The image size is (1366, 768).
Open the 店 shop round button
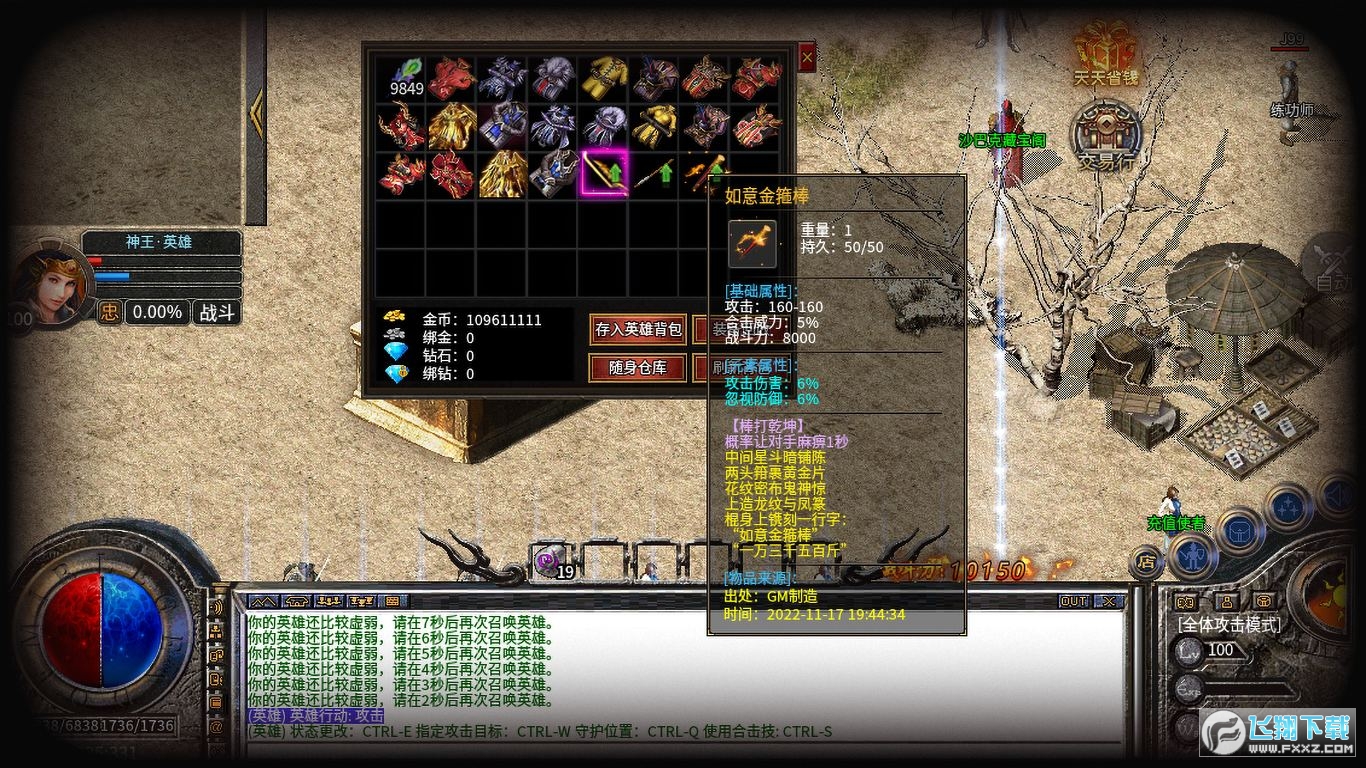click(1146, 562)
